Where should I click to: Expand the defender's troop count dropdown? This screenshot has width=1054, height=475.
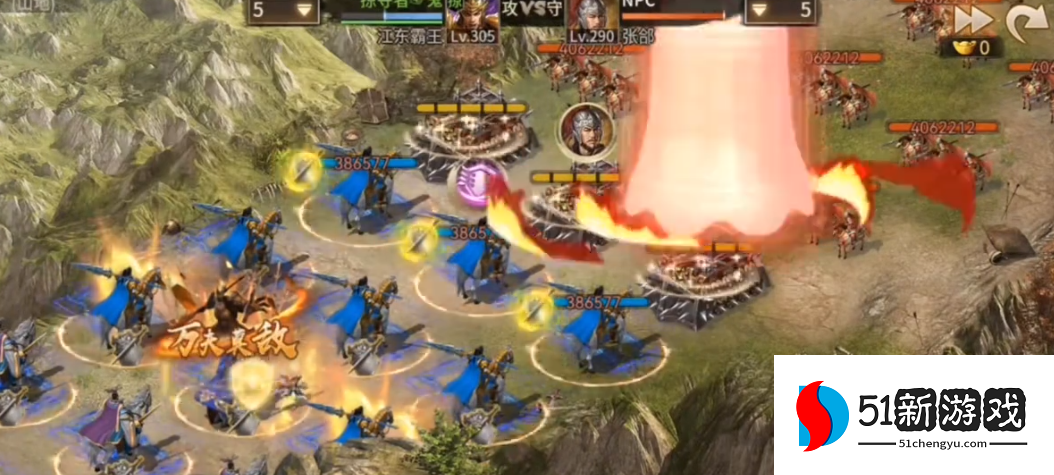[x=777, y=11]
